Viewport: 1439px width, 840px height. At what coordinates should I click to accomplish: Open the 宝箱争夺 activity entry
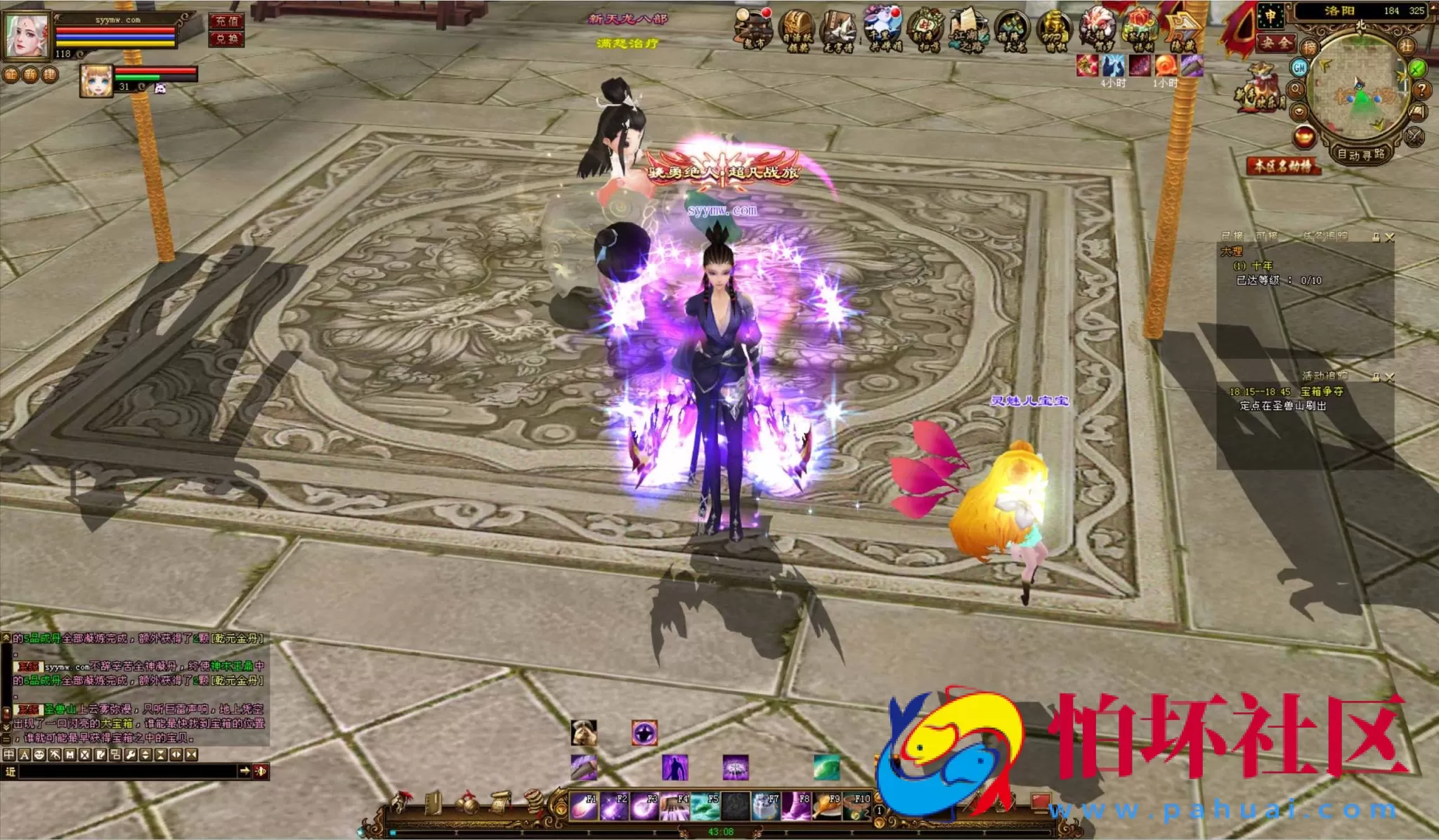click(1322, 391)
